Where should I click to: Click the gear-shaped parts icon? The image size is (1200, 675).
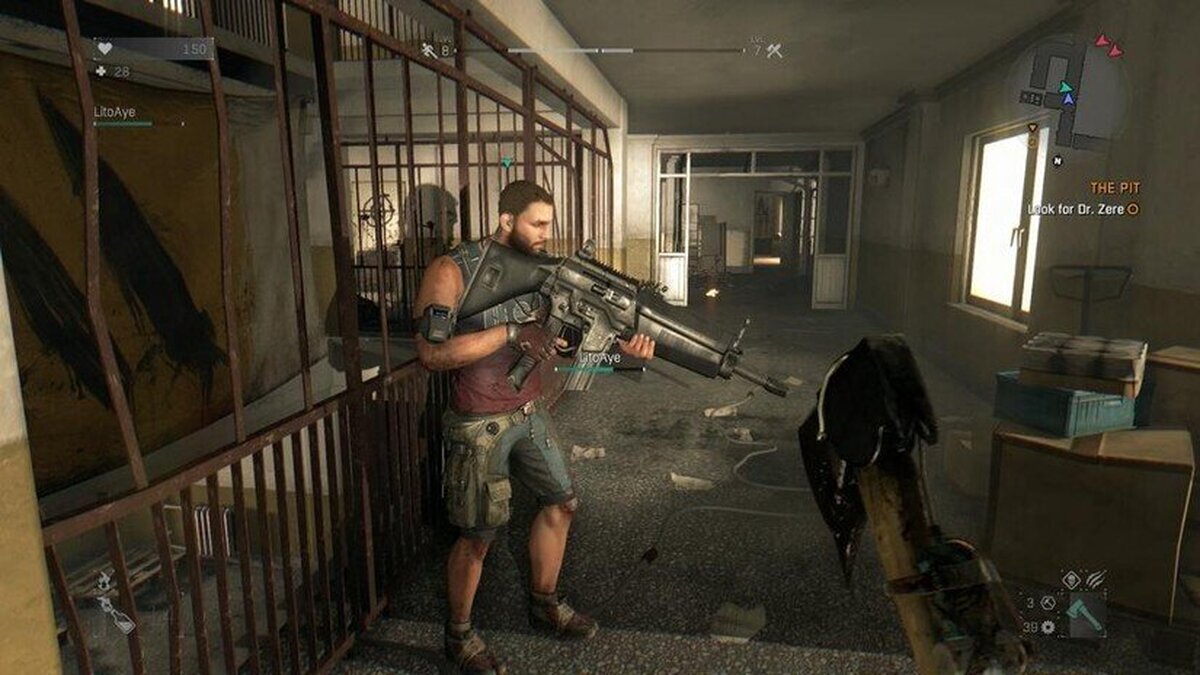tap(1047, 627)
